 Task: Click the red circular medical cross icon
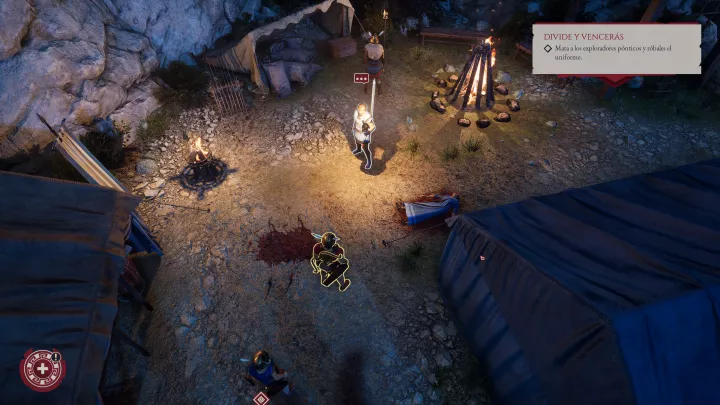(42, 369)
